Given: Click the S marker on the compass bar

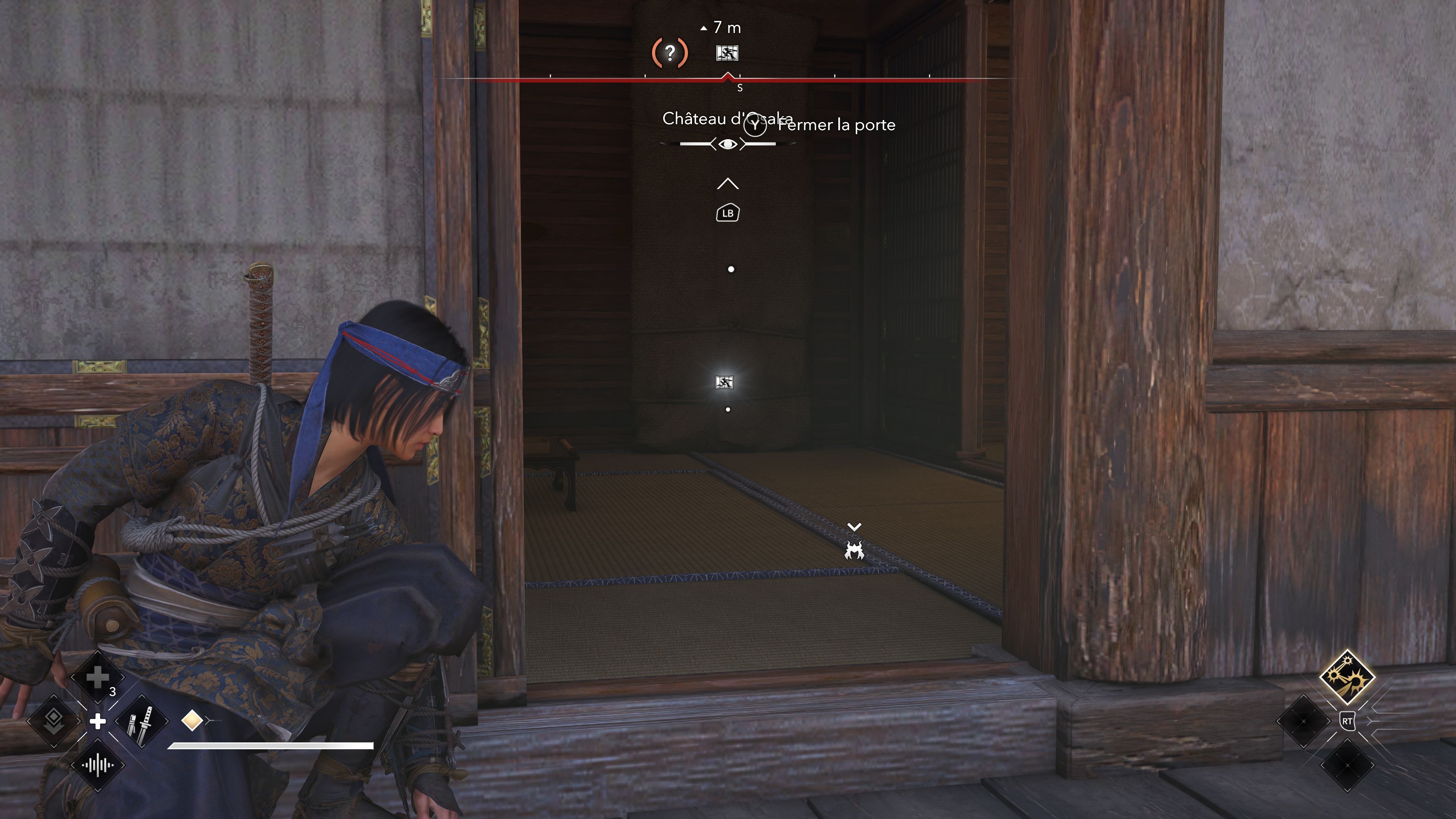Looking at the screenshot, I should [740, 88].
